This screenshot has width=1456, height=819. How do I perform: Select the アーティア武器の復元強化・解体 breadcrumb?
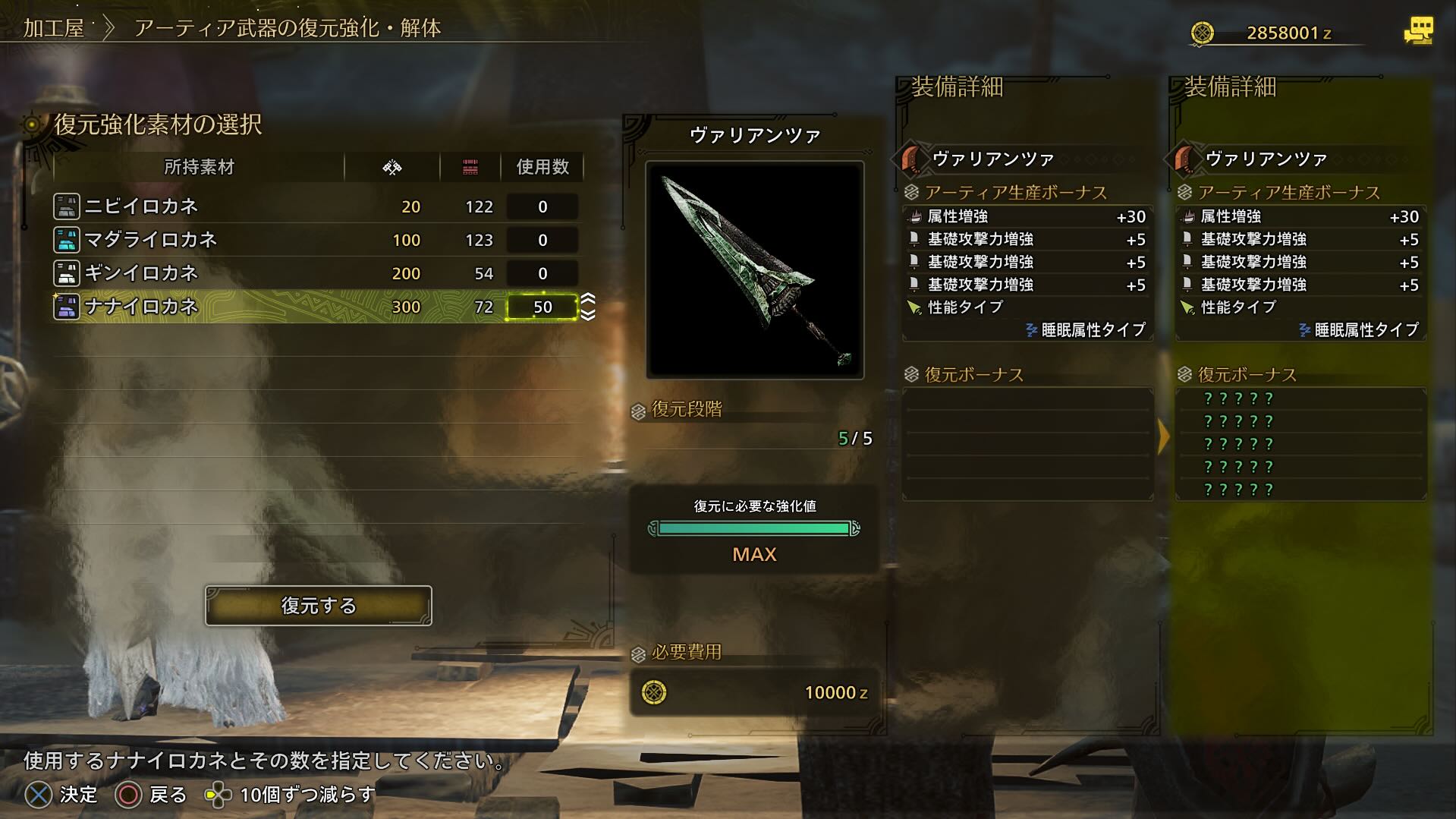coord(291,30)
